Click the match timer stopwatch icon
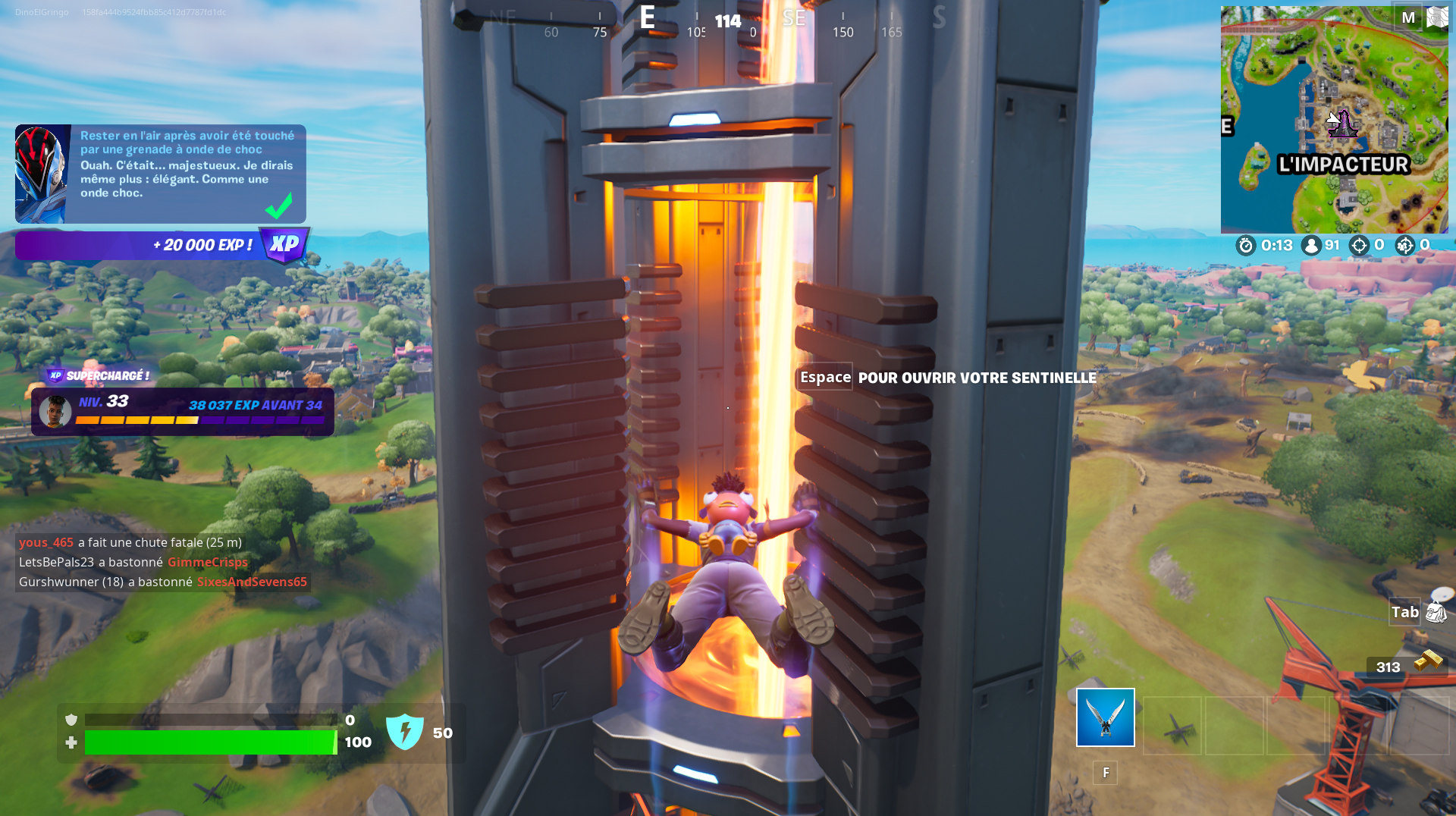Image resolution: width=1456 pixels, height=816 pixels. click(1244, 245)
